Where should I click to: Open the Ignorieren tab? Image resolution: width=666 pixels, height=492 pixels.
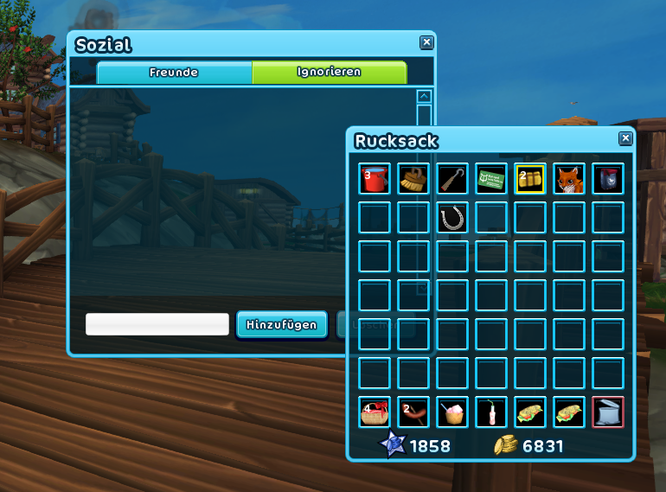(x=329, y=72)
